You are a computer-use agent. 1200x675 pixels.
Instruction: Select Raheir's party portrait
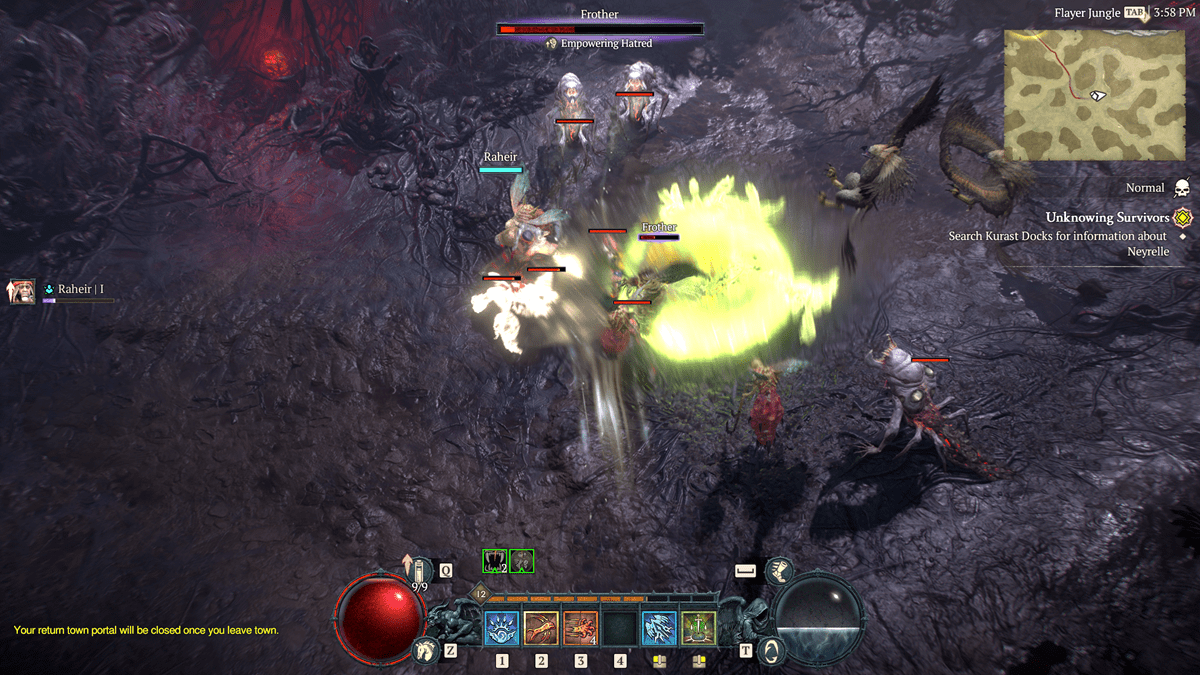[22, 291]
